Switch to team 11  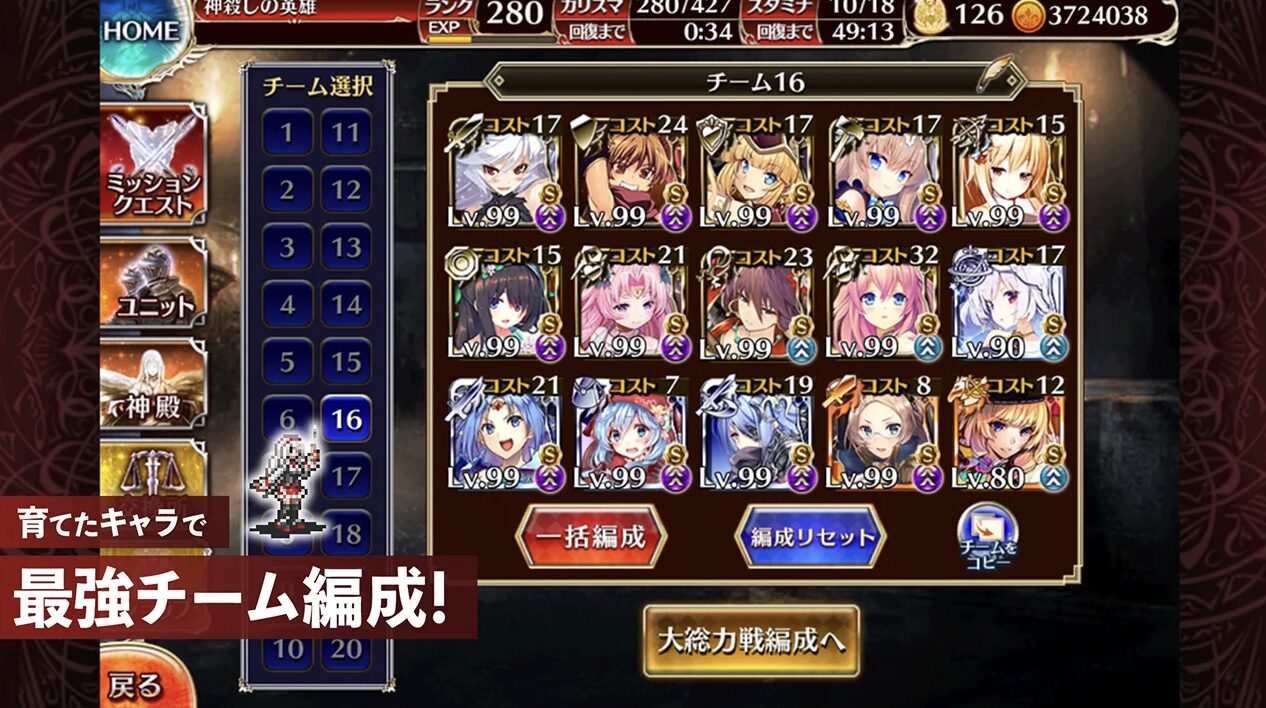click(346, 133)
